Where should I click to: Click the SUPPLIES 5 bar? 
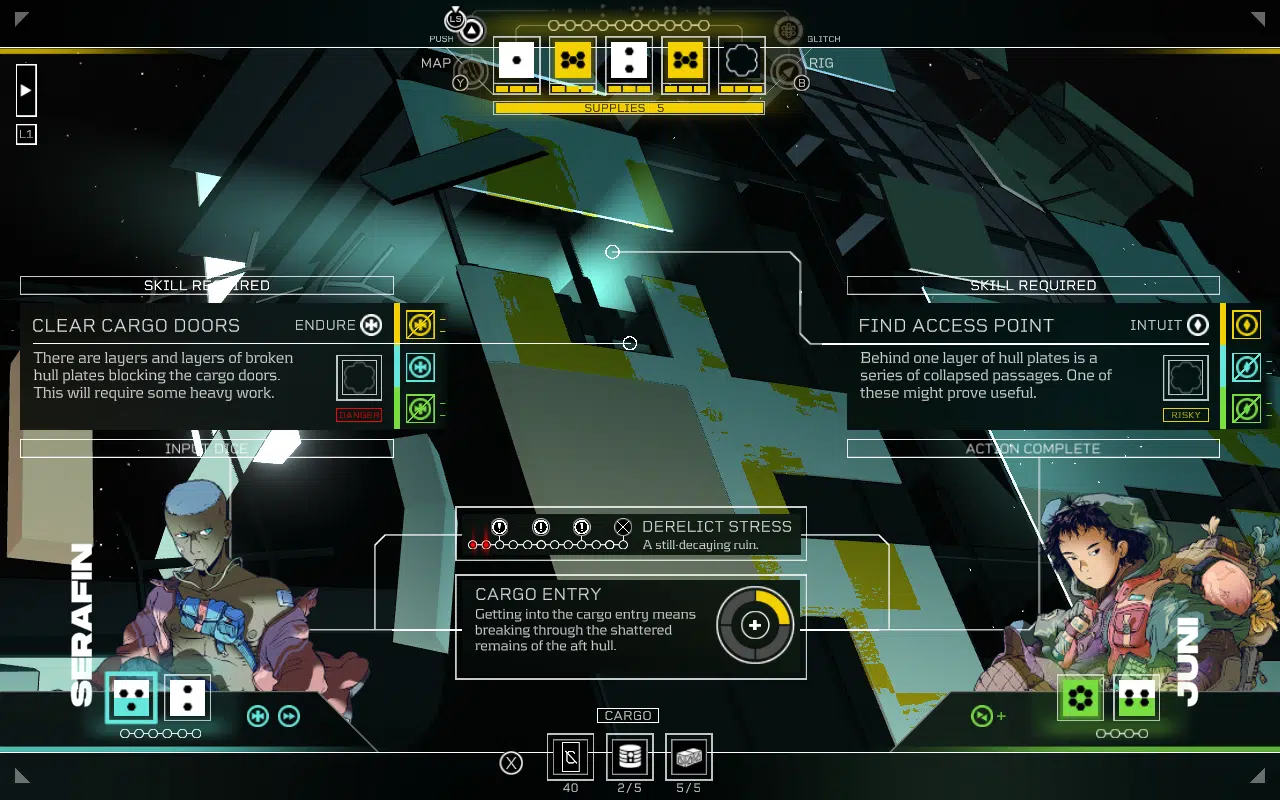point(629,107)
